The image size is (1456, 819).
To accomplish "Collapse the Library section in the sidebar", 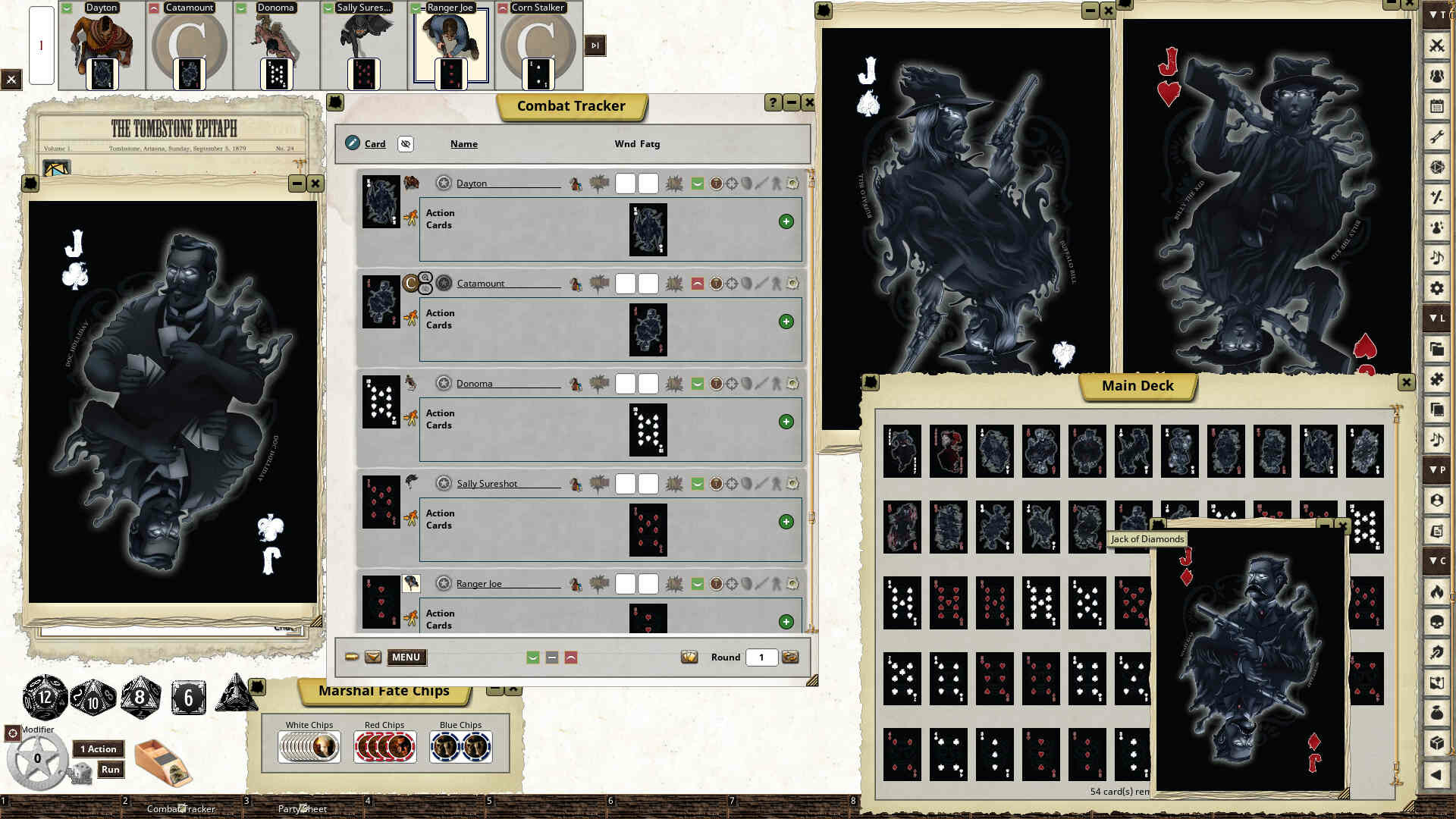I will (x=1436, y=318).
